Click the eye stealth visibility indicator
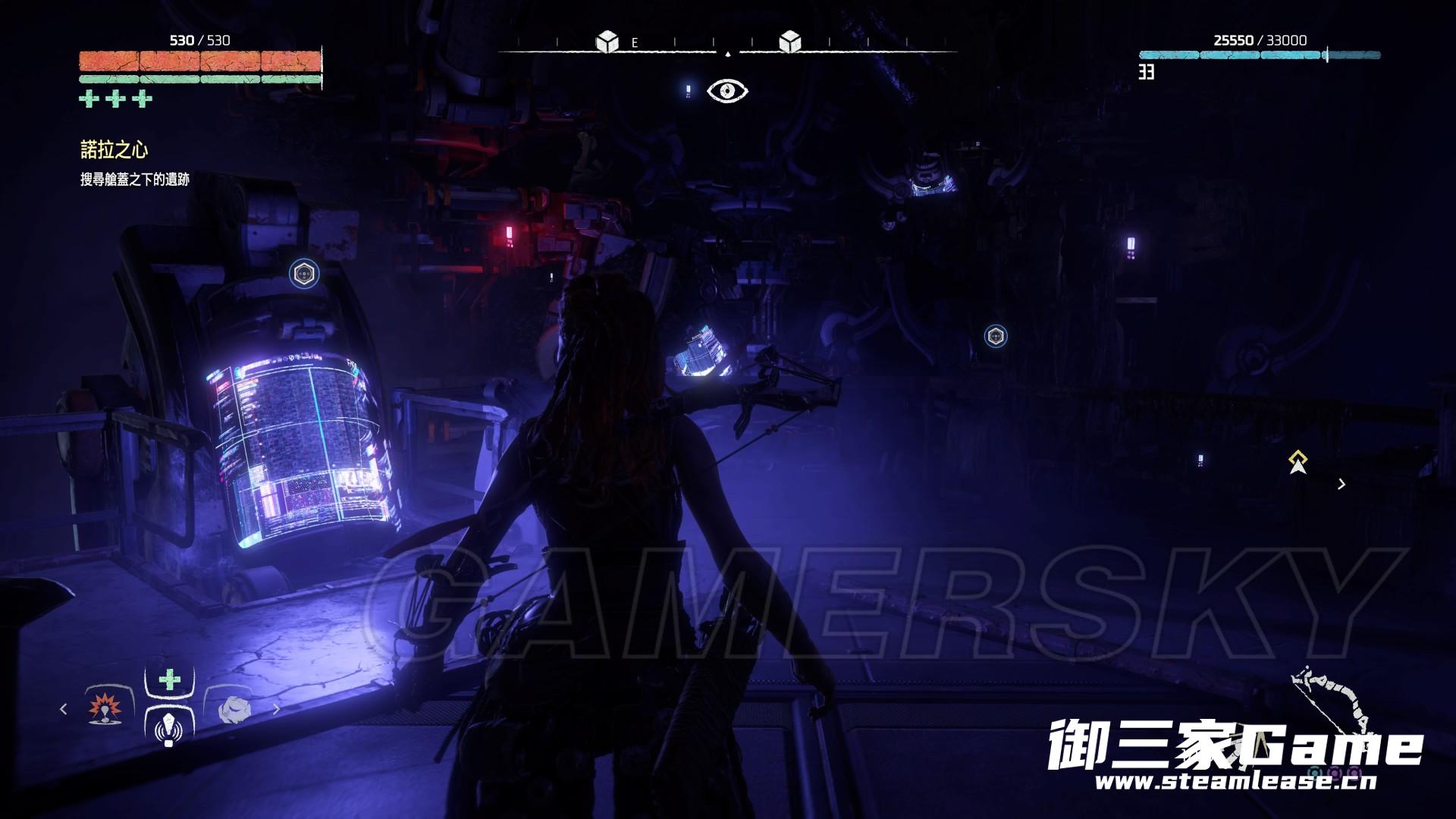1456x819 pixels. point(727,91)
